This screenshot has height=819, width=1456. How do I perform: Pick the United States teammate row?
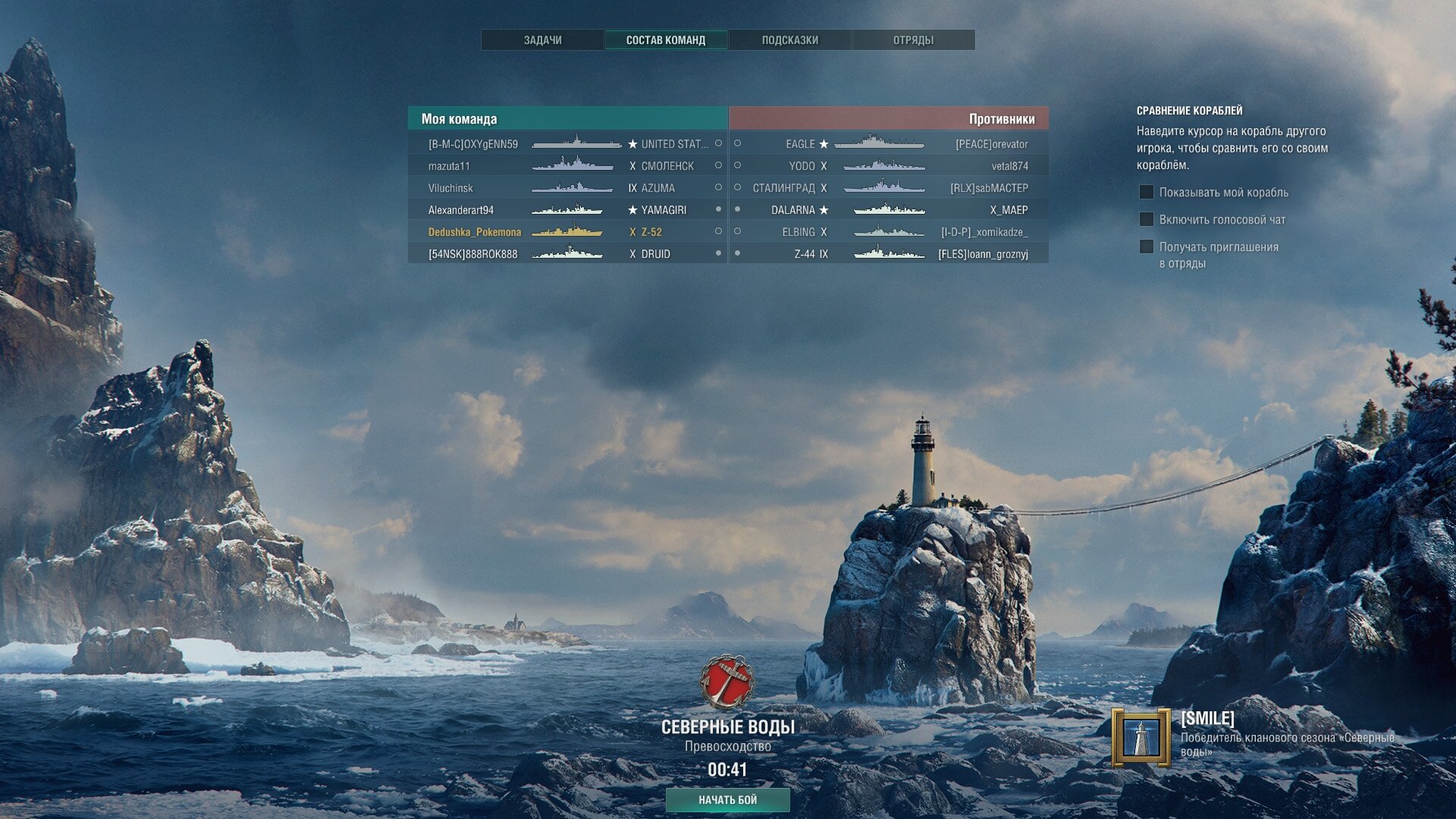point(567,144)
